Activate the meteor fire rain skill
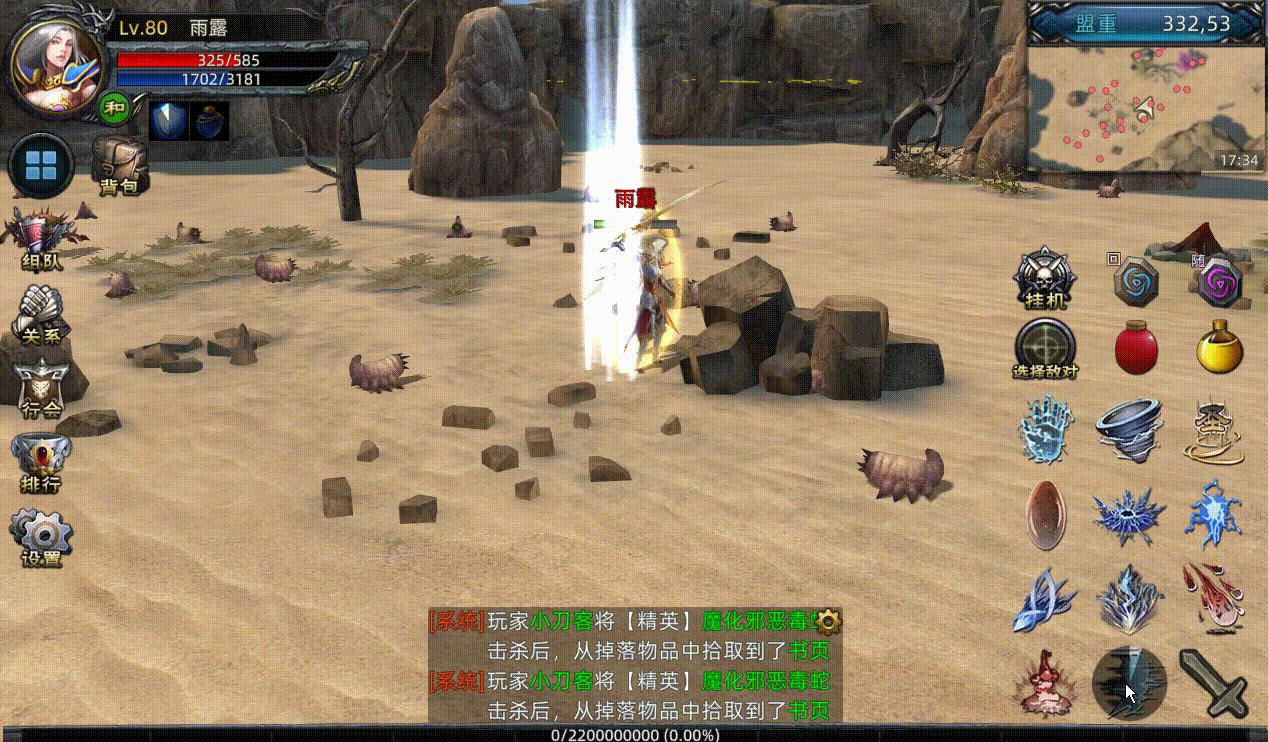 click(1213, 596)
